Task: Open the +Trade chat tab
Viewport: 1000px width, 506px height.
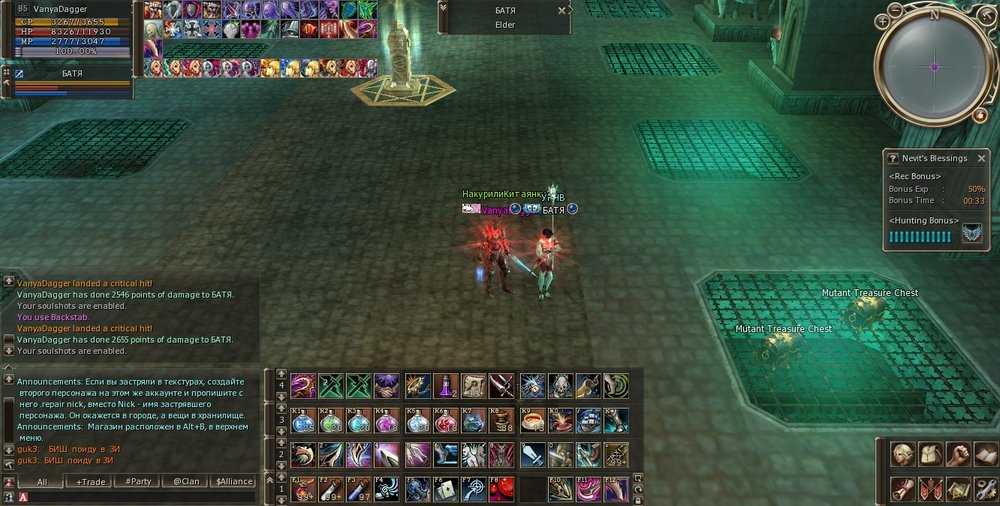Action: 91,481
